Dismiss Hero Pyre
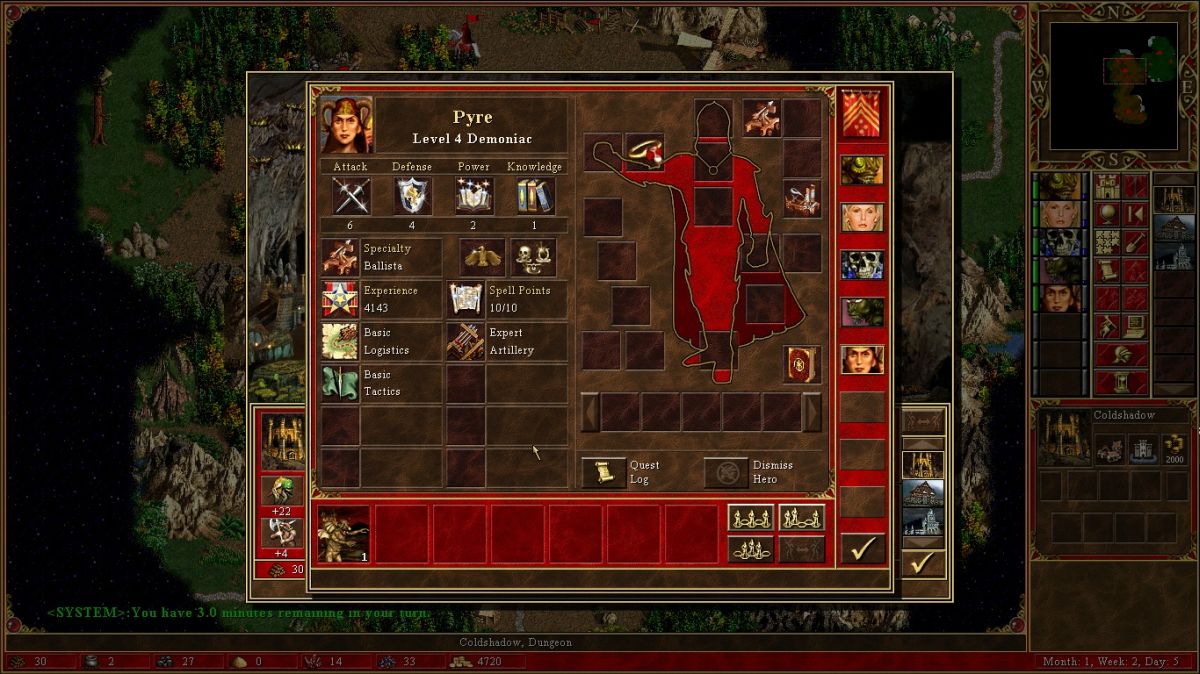 pyautogui.click(x=726, y=473)
